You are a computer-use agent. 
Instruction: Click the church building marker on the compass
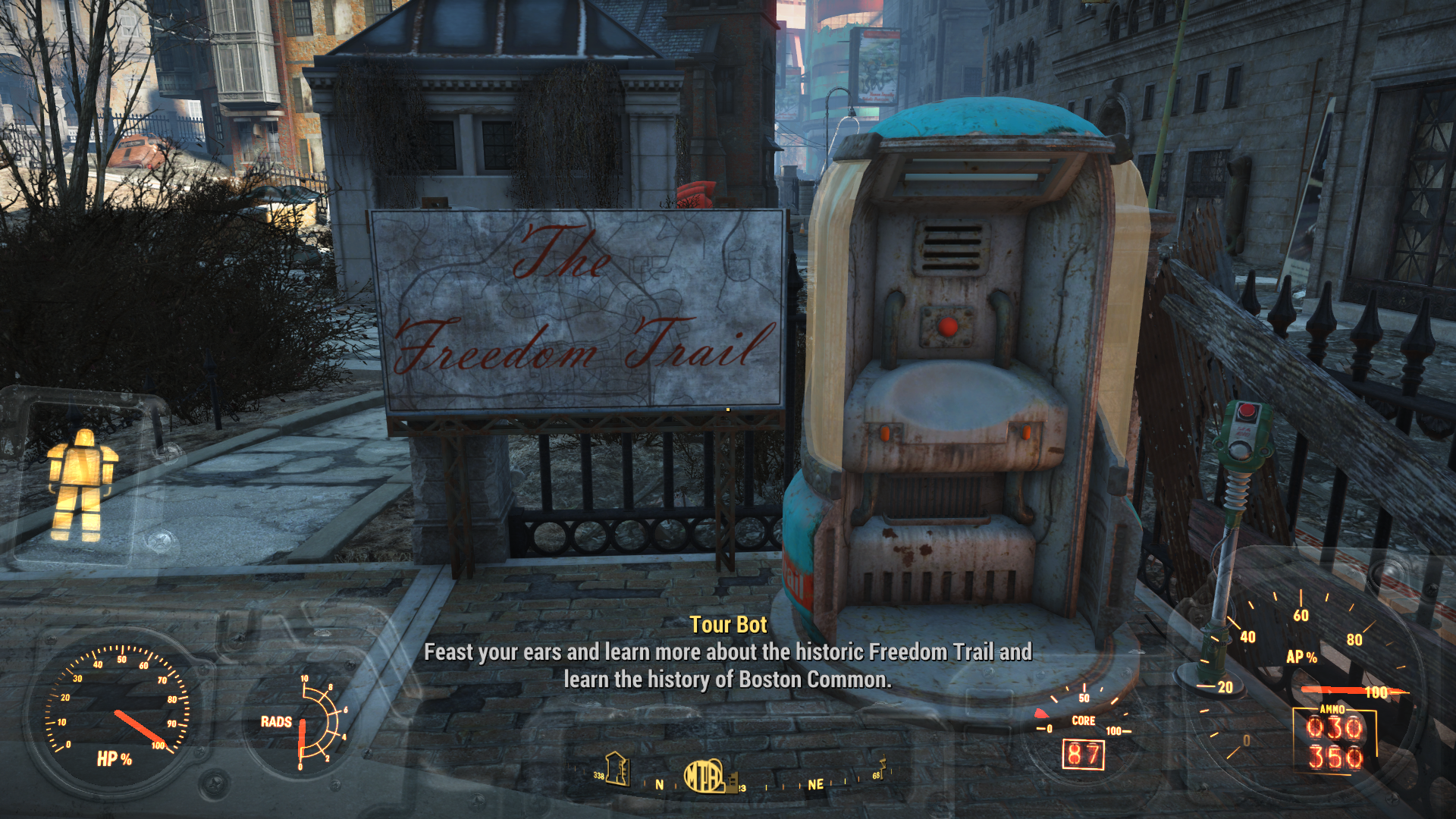[617, 769]
